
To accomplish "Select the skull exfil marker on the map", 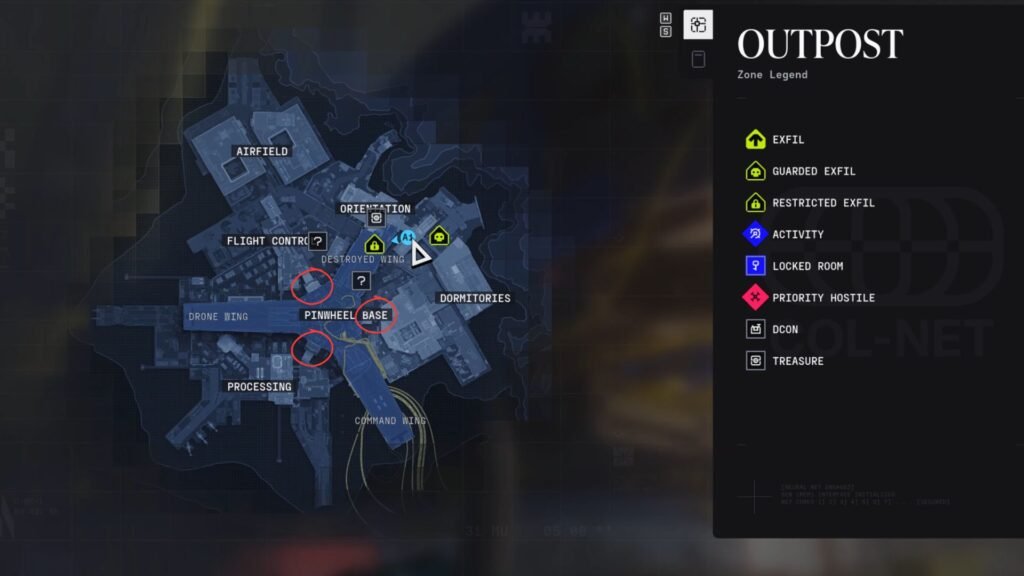I will [x=438, y=236].
